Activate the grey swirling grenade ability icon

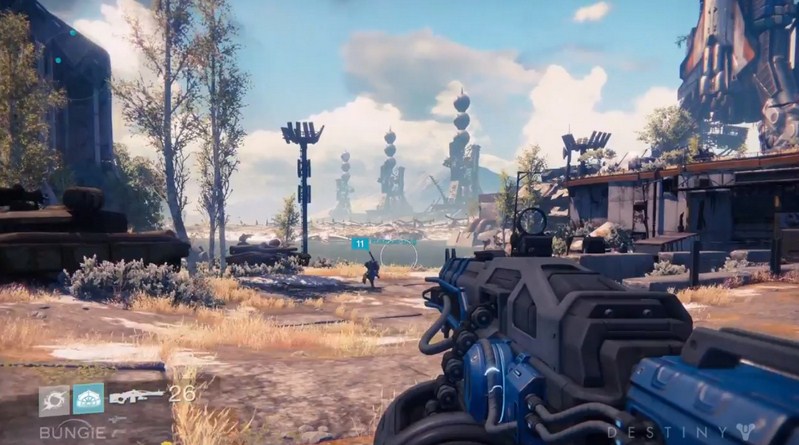point(53,398)
